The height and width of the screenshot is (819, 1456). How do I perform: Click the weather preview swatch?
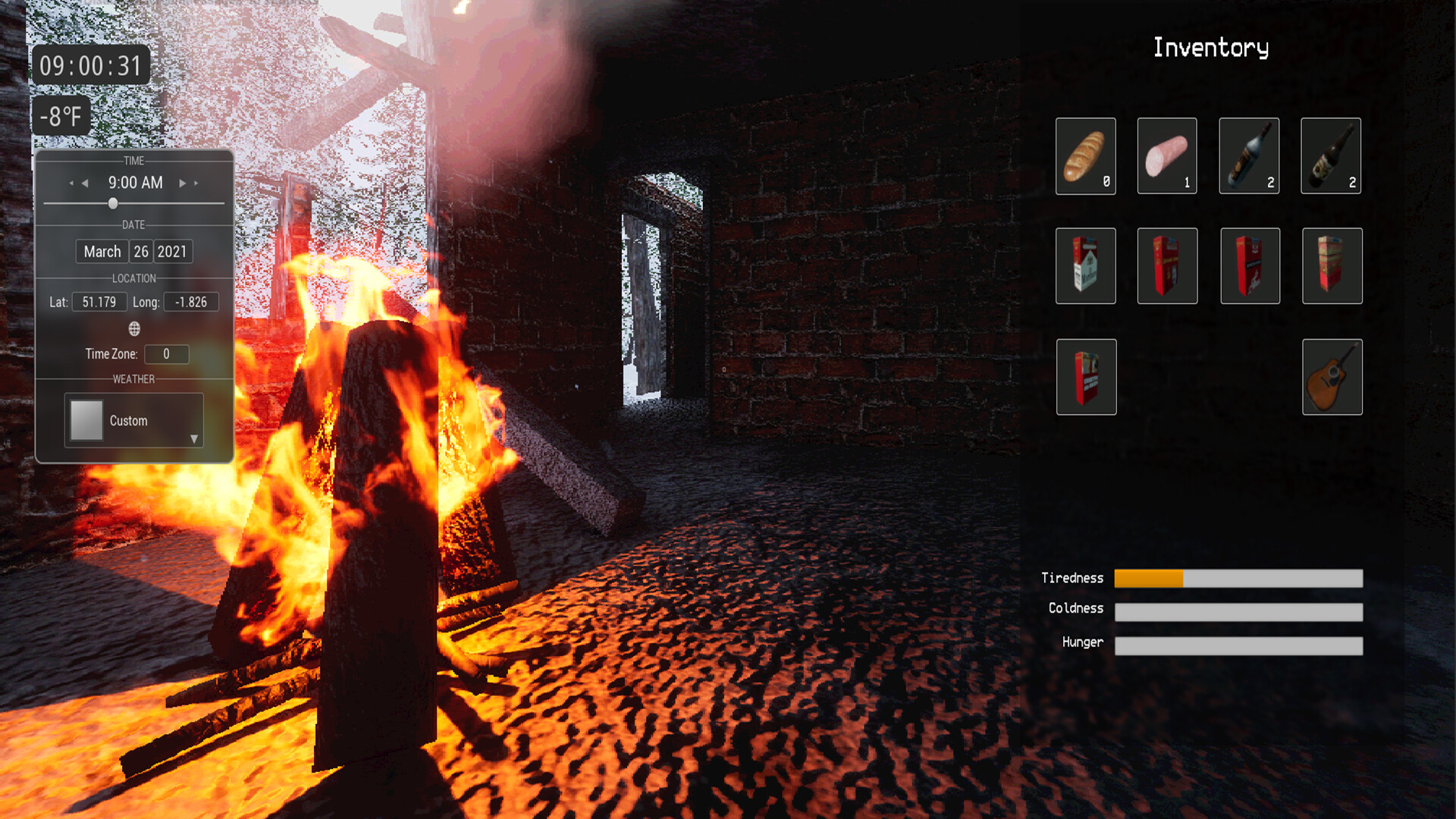coord(86,420)
